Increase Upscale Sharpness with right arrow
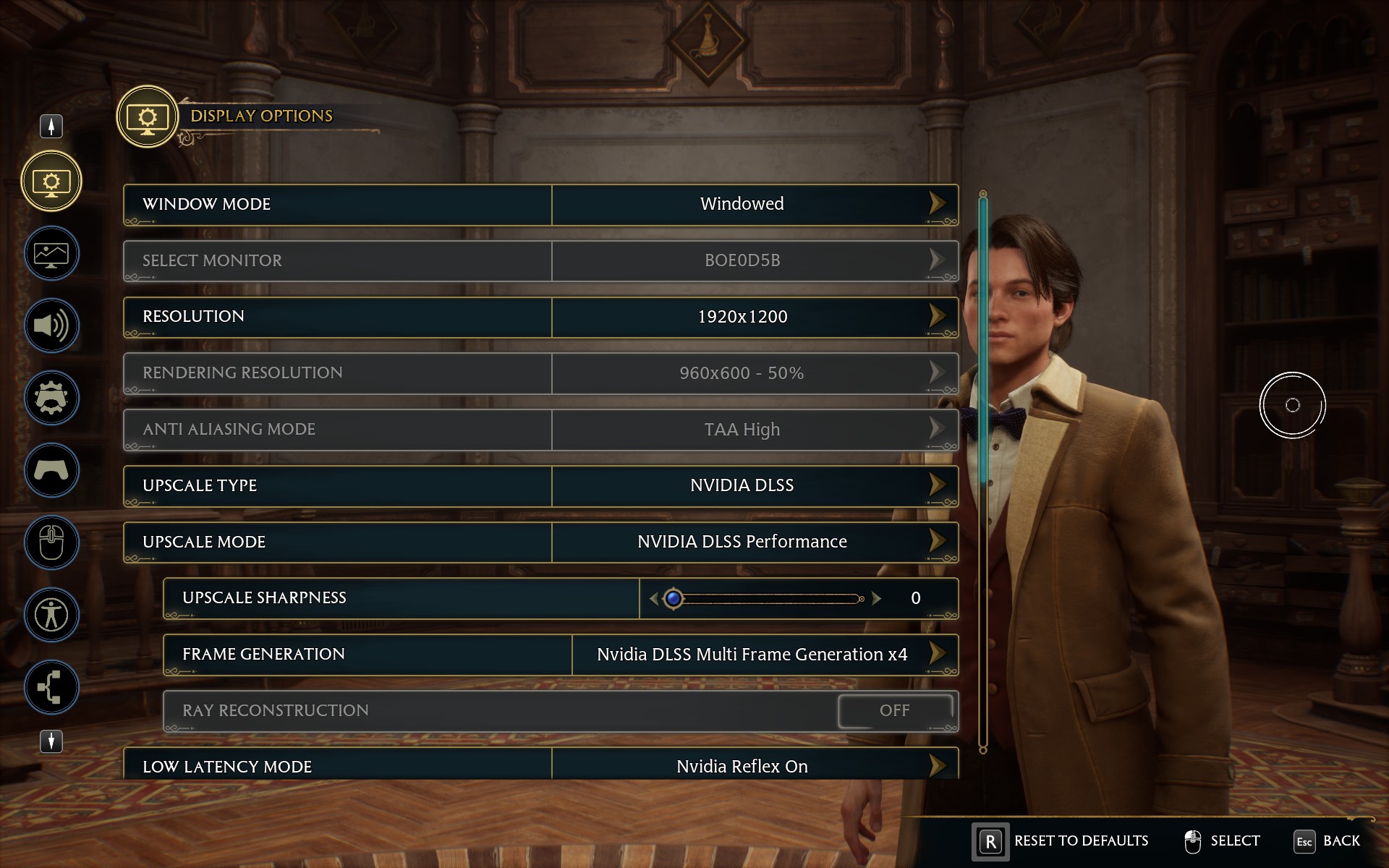The width and height of the screenshot is (1389, 868). [x=877, y=598]
